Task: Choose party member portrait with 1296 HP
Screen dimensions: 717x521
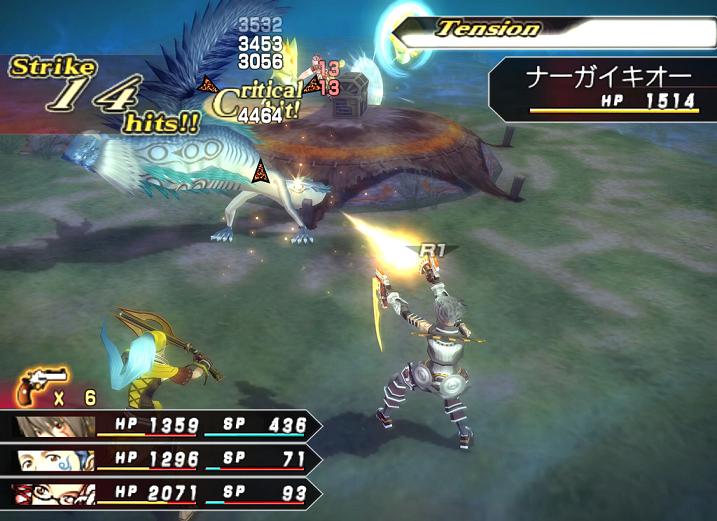Action: 57,460
